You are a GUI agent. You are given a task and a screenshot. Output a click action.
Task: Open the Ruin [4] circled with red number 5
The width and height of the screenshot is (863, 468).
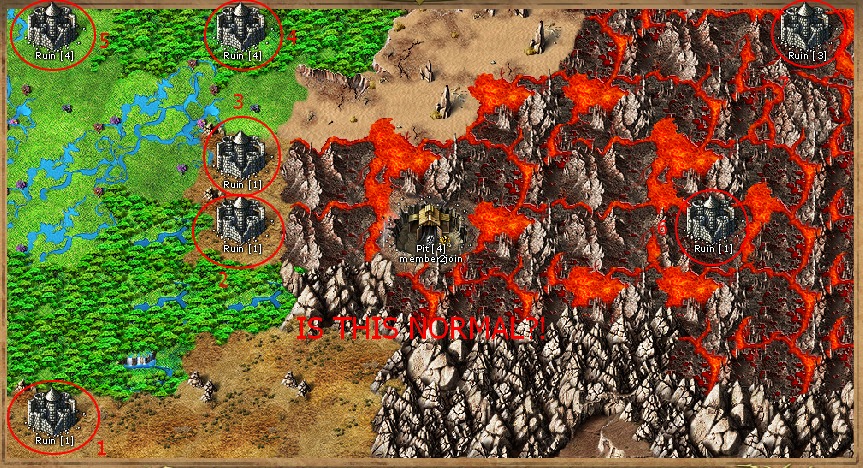click(x=53, y=27)
